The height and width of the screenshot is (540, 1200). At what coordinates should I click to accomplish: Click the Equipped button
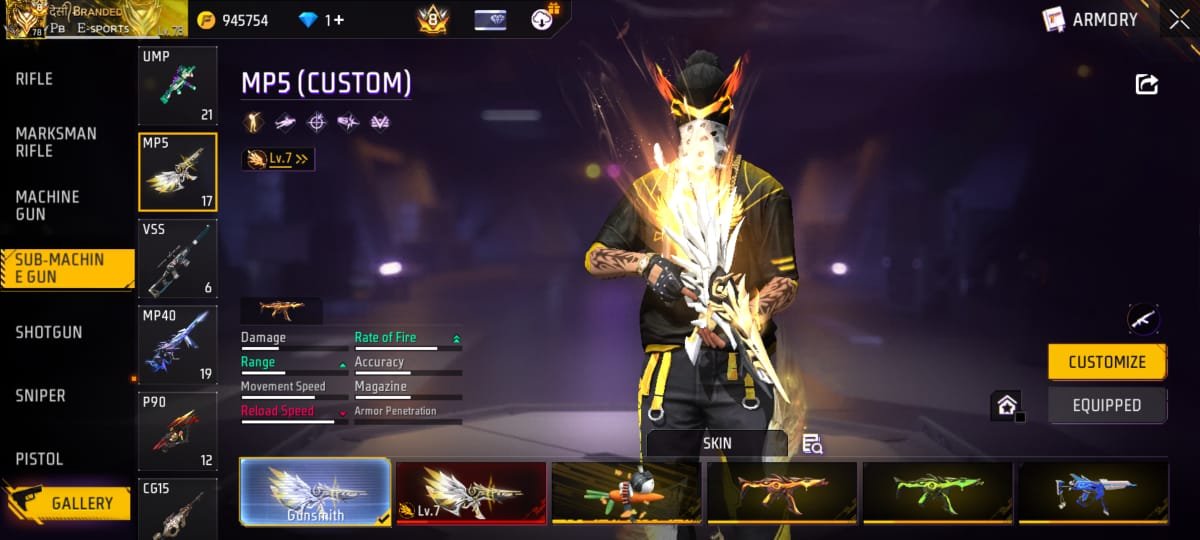(1107, 405)
